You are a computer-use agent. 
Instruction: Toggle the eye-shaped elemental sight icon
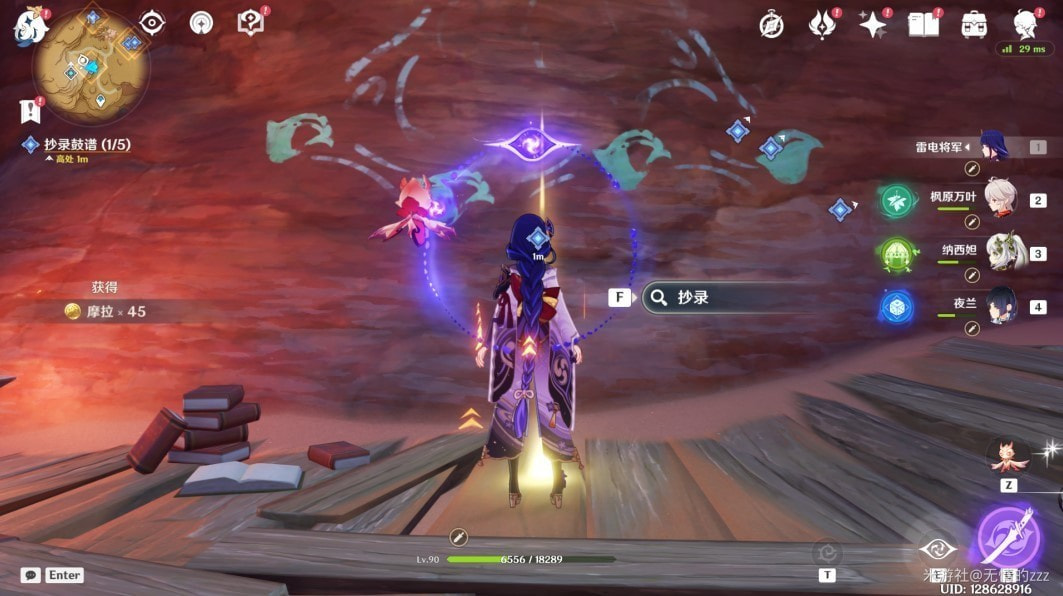152,23
